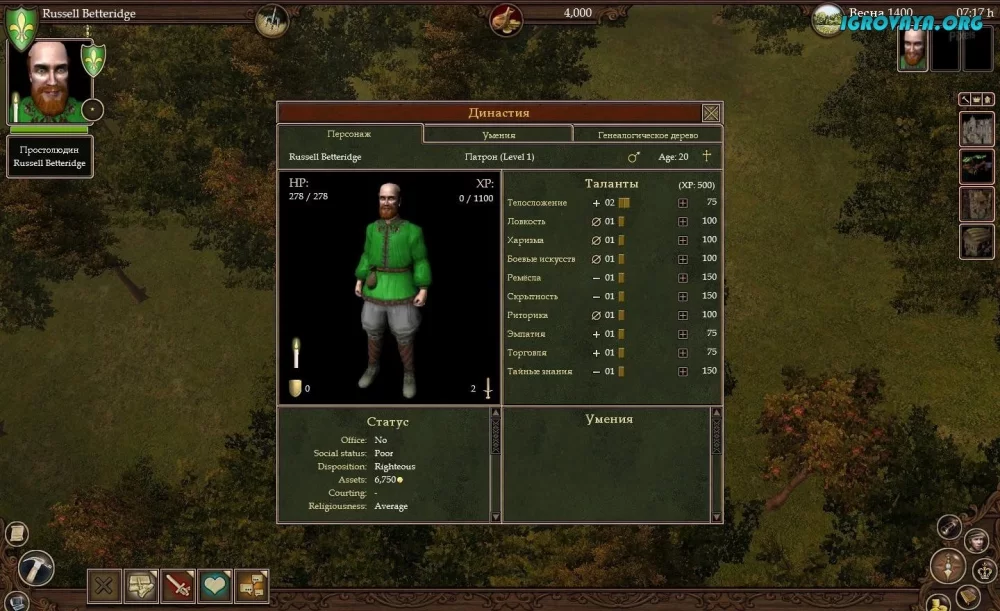
Task: Select the heart courting action
Action: tap(215, 585)
